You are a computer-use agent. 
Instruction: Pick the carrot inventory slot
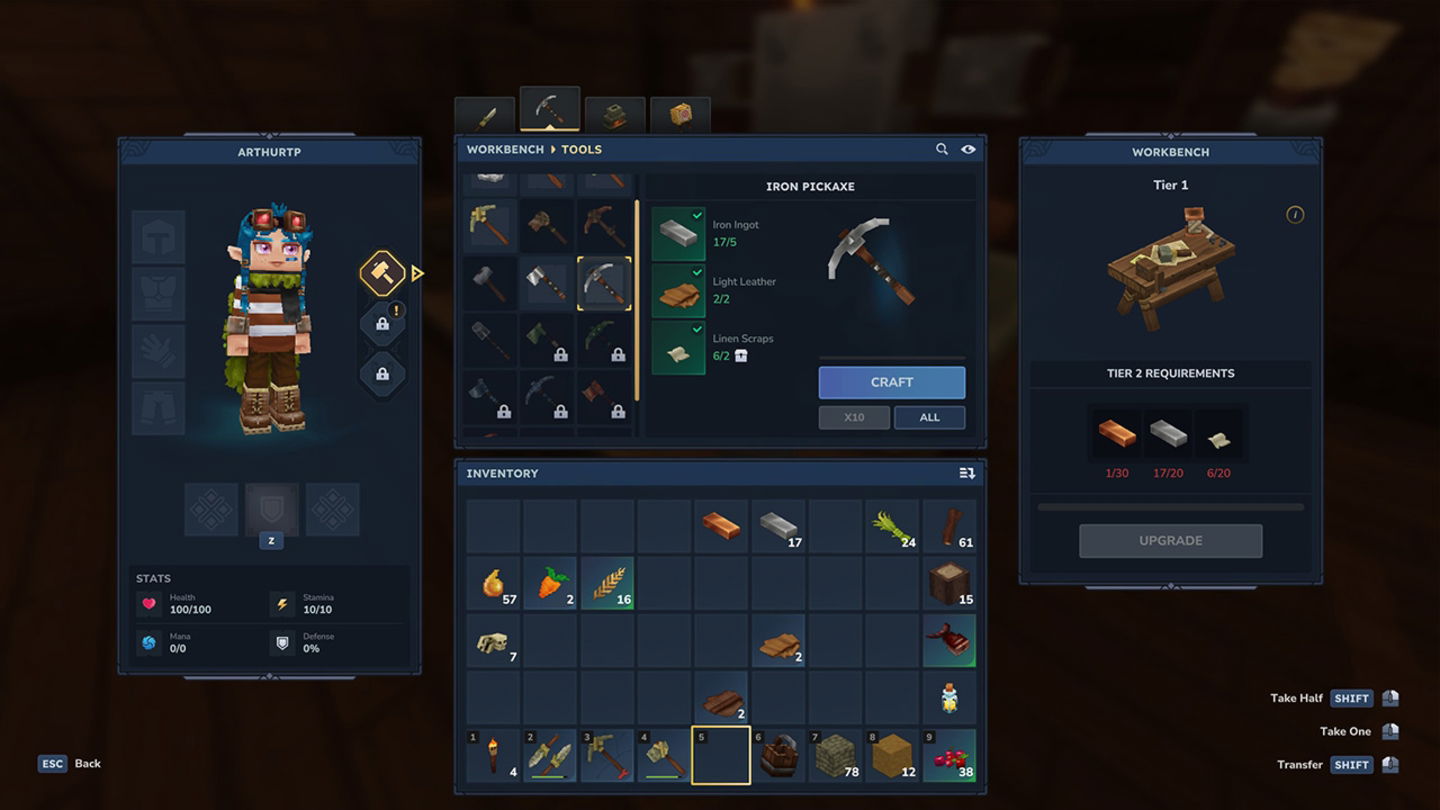(x=550, y=583)
